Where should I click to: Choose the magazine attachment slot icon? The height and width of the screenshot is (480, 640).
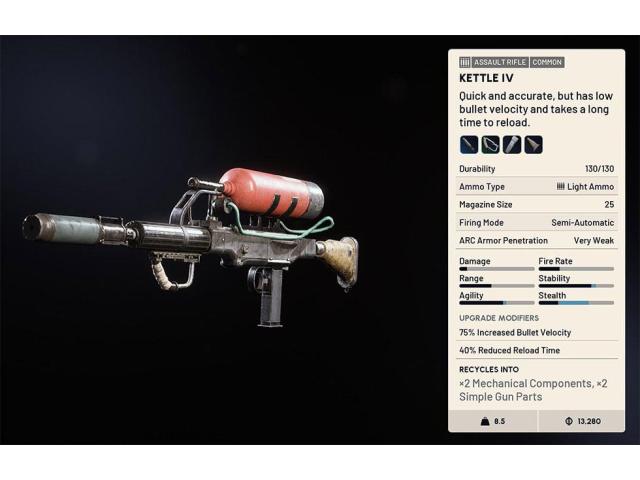click(x=512, y=144)
